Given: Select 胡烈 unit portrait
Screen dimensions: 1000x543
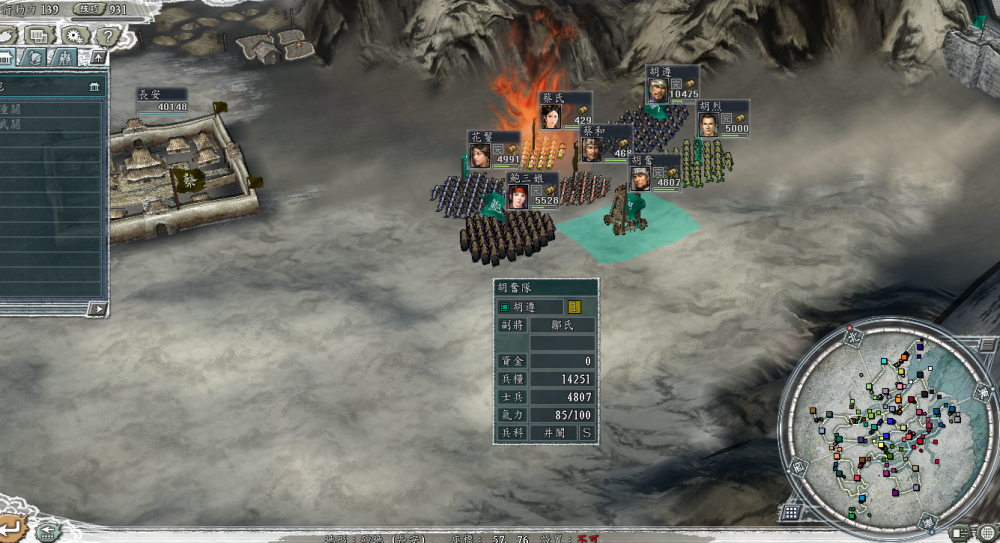Looking at the screenshot, I should point(708,126).
